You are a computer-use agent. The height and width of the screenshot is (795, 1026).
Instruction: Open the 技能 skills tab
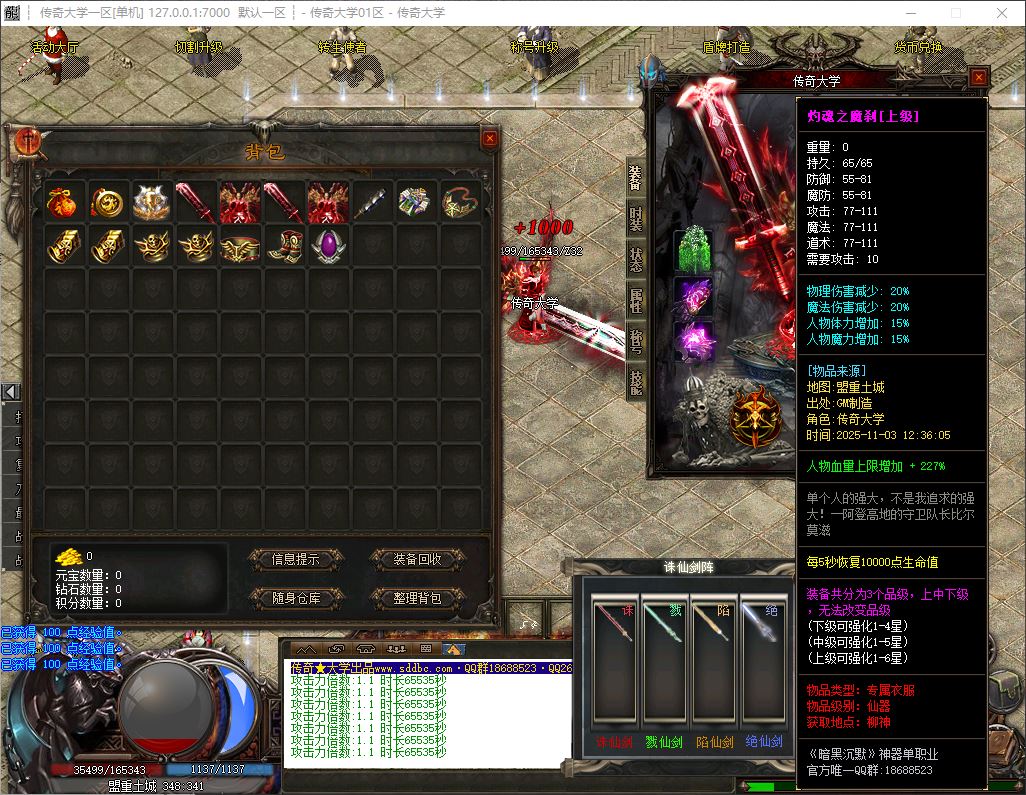[636, 380]
